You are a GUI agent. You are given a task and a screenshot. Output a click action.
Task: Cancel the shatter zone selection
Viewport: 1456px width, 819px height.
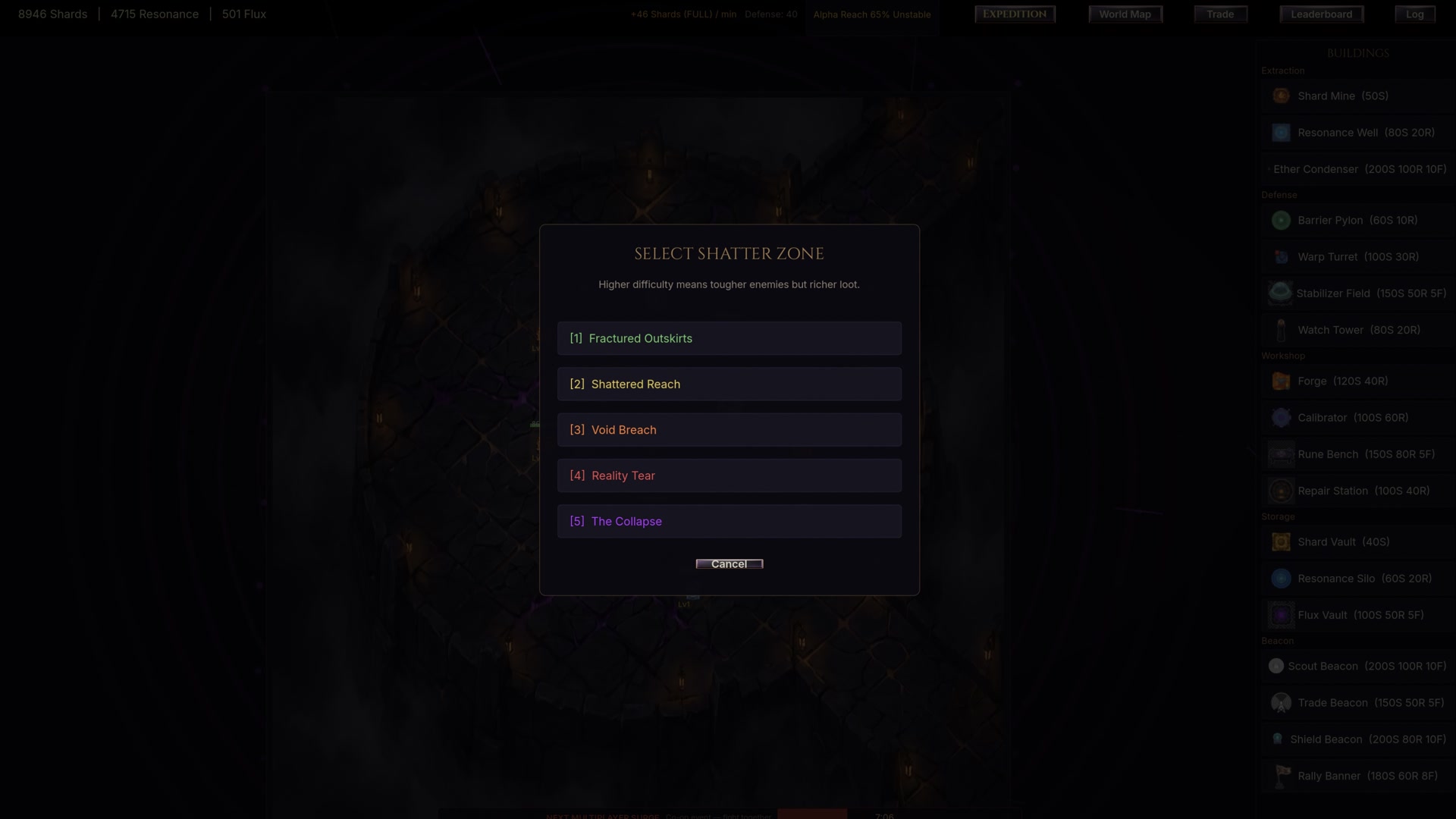coord(729,563)
